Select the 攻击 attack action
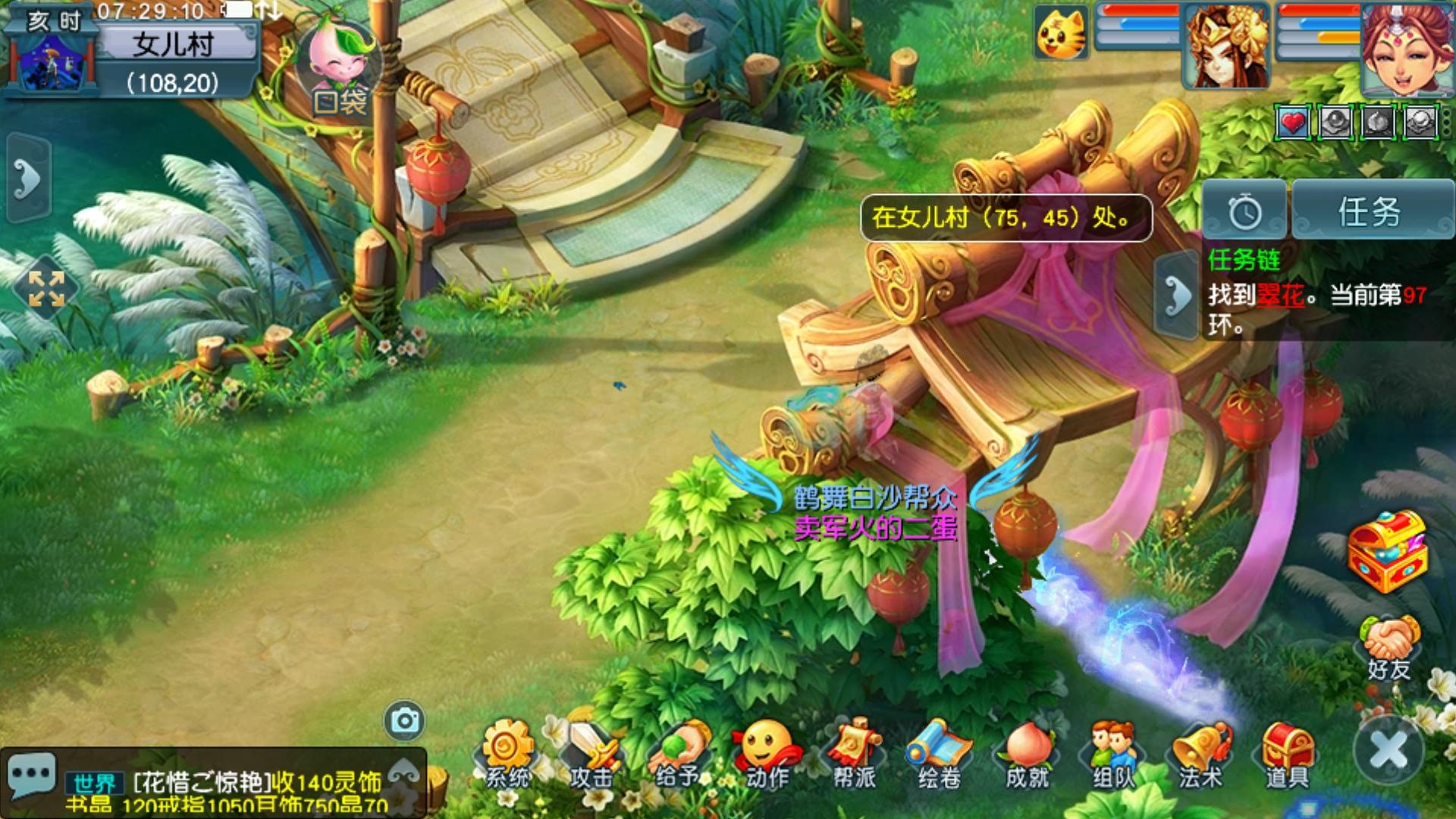The width and height of the screenshot is (1456, 819). pyautogui.click(x=592, y=754)
